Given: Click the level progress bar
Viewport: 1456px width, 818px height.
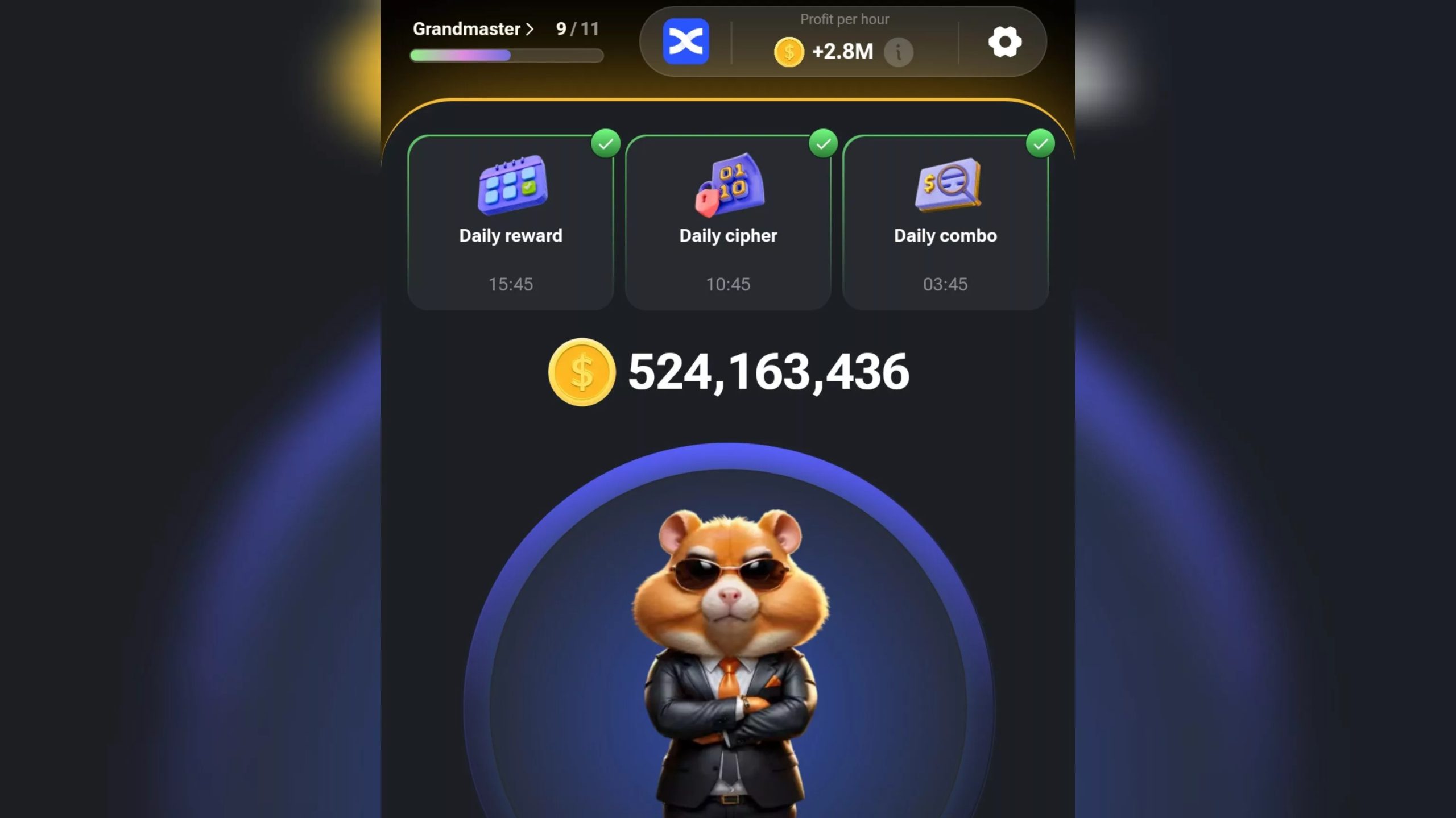Looking at the screenshot, I should [x=506, y=55].
